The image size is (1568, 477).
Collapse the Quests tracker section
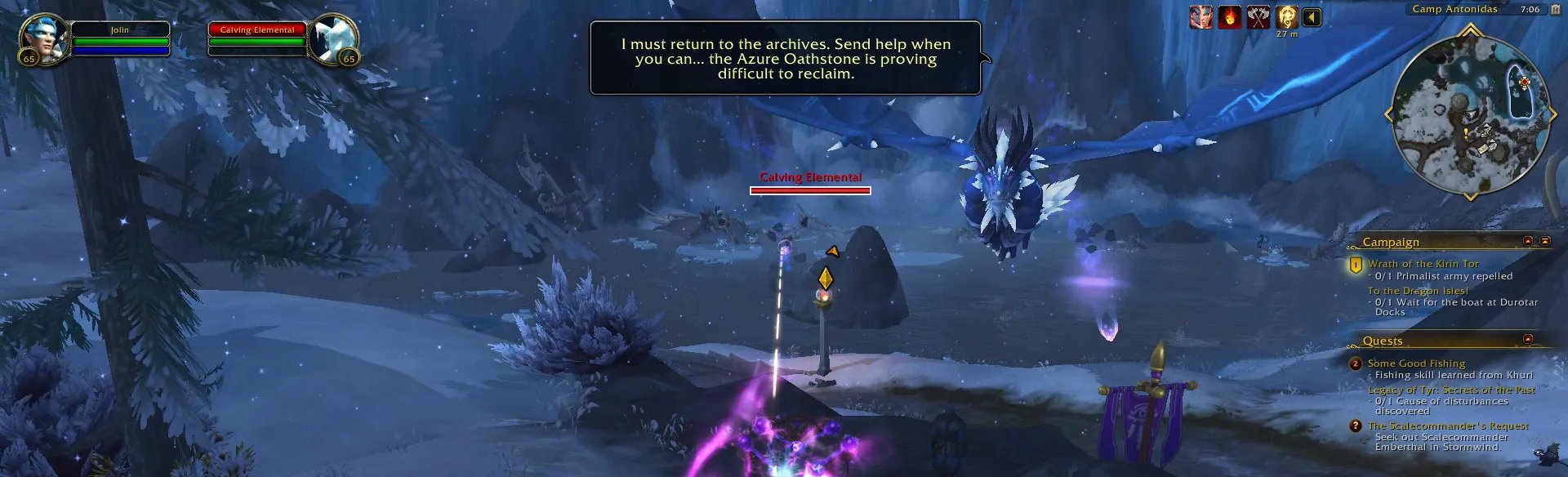(1528, 339)
